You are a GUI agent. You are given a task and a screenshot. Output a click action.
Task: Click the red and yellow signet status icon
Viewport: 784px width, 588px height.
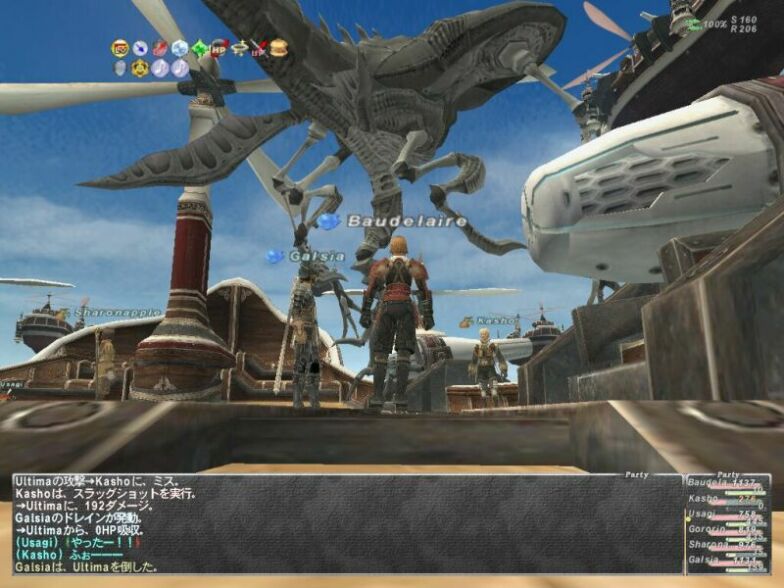click(120, 47)
